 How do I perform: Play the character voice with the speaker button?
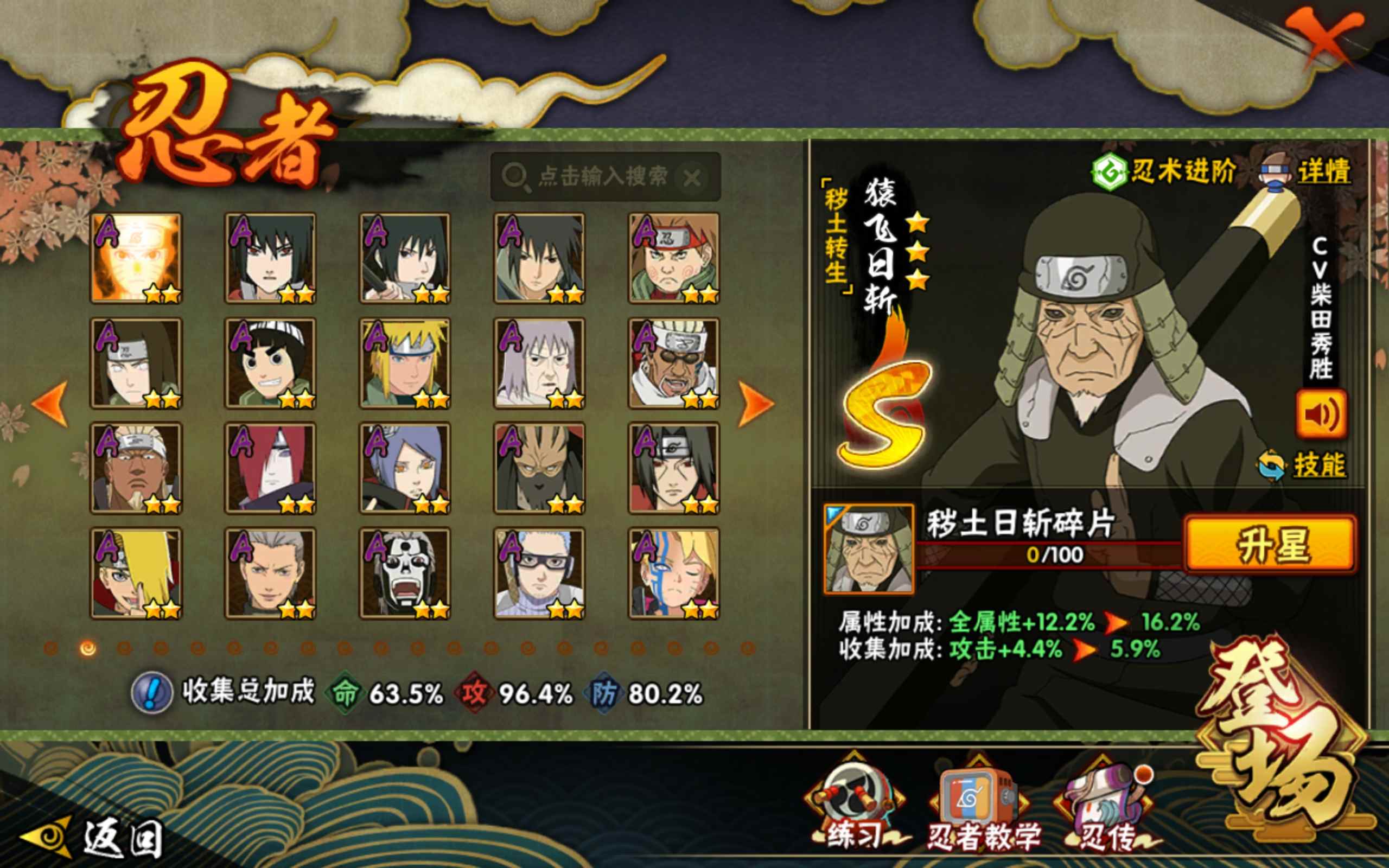1321,414
